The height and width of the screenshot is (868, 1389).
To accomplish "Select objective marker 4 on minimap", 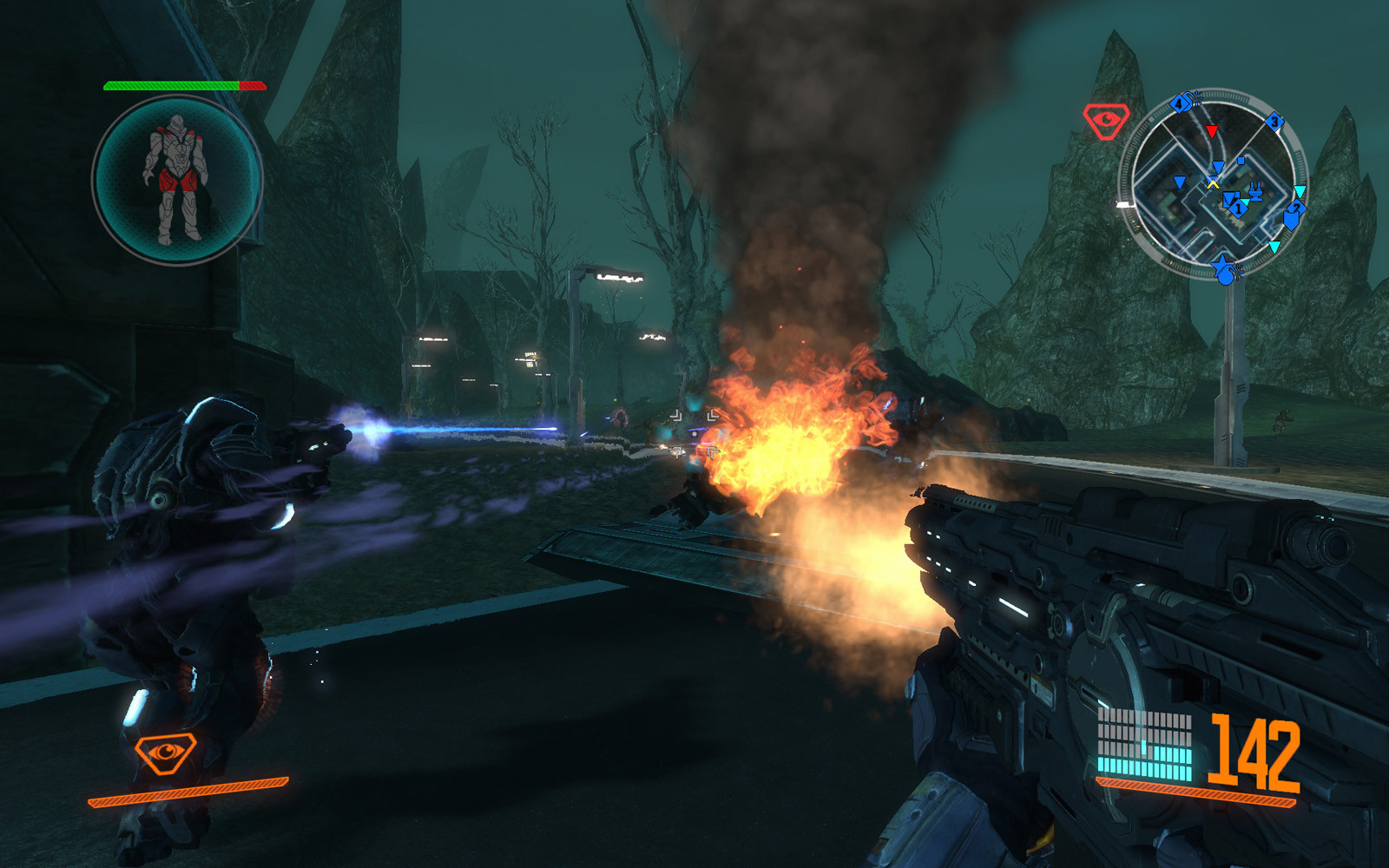I will click(x=1179, y=104).
